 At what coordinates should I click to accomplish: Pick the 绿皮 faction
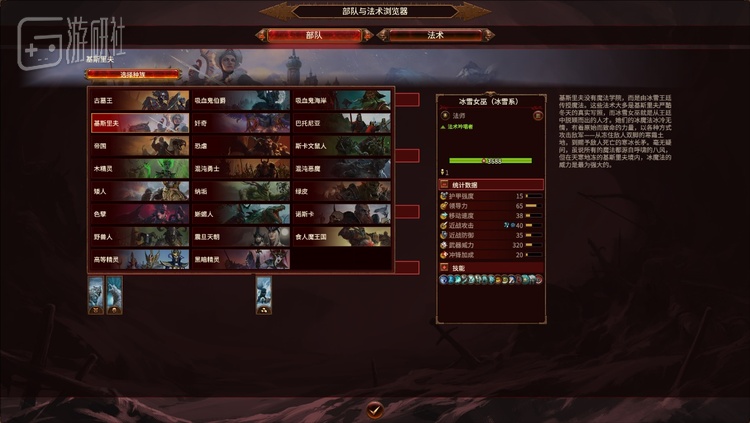342,191
